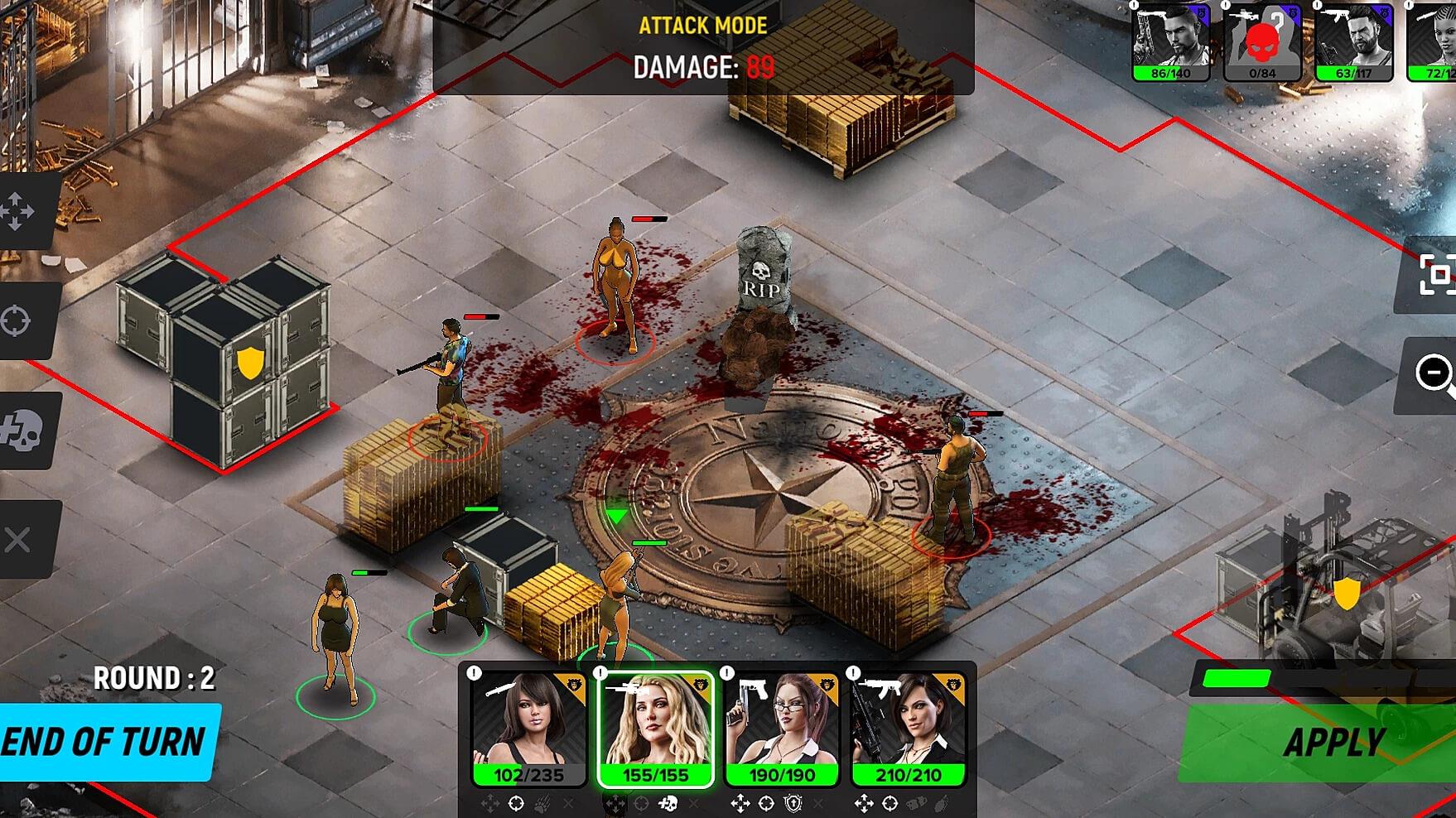Select the squad portrait with 102/235 health
The width and height of the screenshot is (1456, 818).
coord(528,728)
